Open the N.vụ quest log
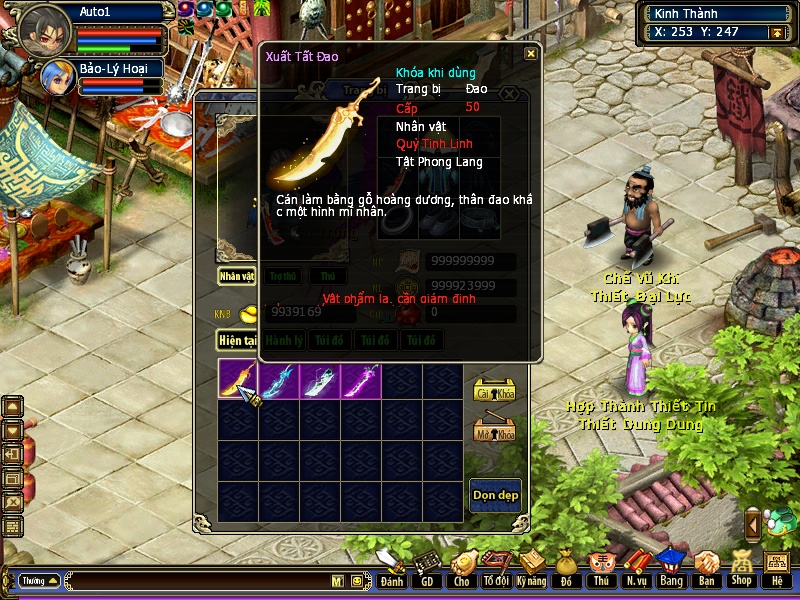800x600 pixels. tap(636, 572)
